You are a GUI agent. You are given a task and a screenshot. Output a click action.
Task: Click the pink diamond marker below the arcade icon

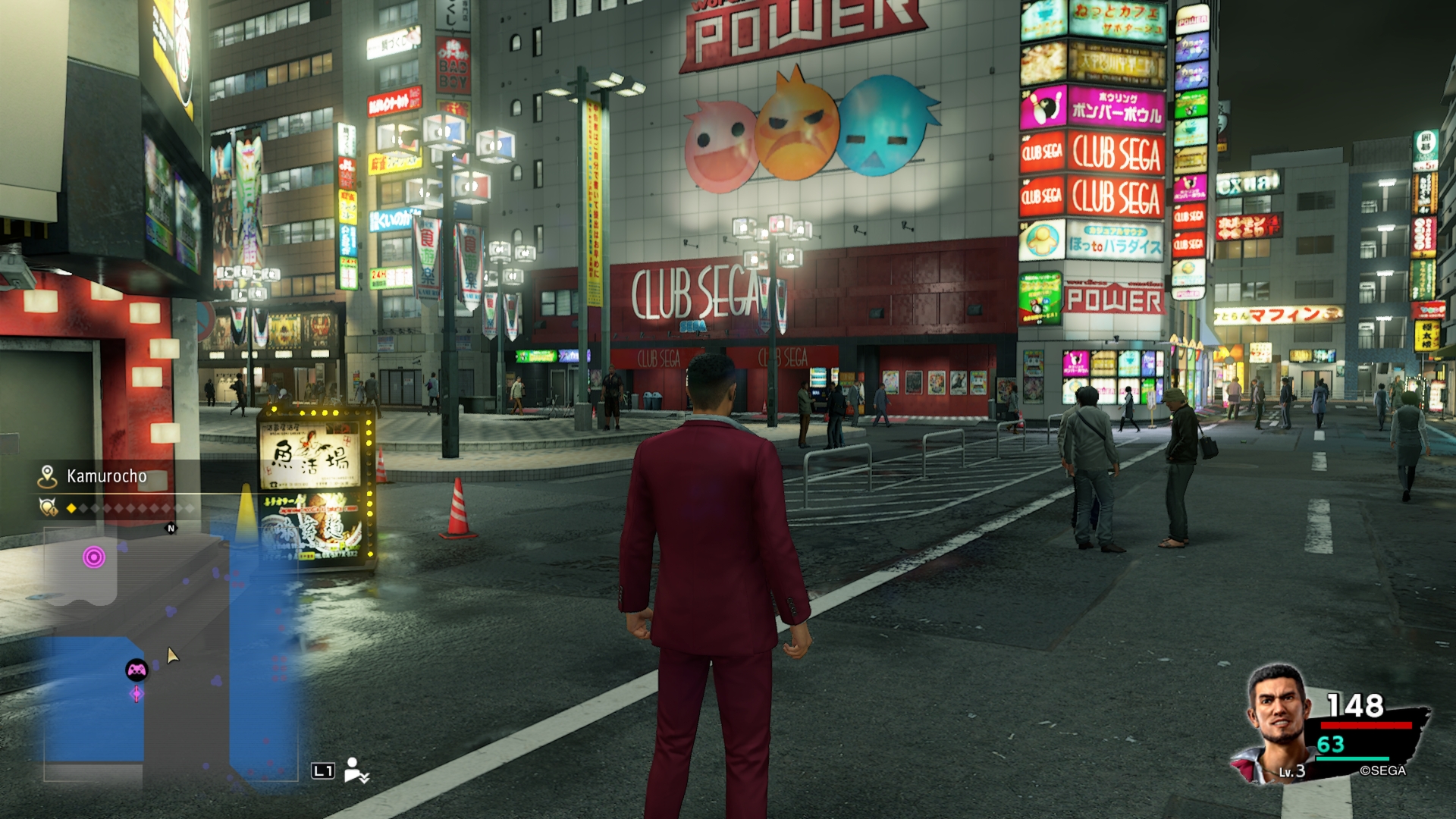tap(136, 693)
